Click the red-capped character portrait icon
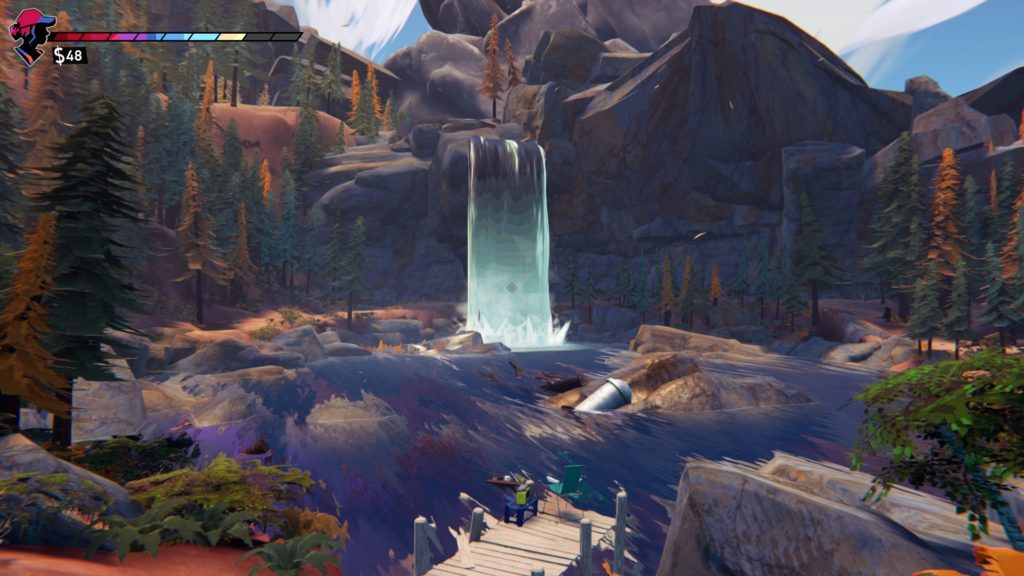Viewport: 1024px width, 576px height. [x=29, y=35]
